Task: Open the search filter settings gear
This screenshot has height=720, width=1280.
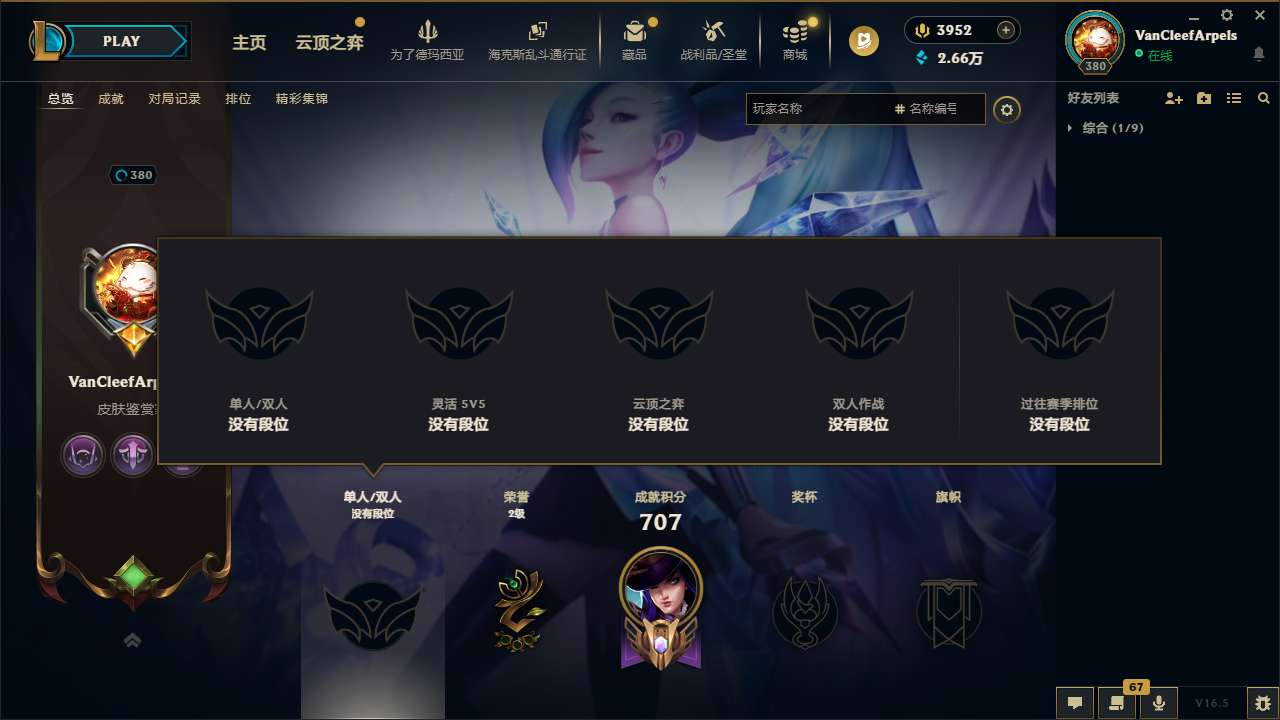Action: click(x=1007, y=110)
